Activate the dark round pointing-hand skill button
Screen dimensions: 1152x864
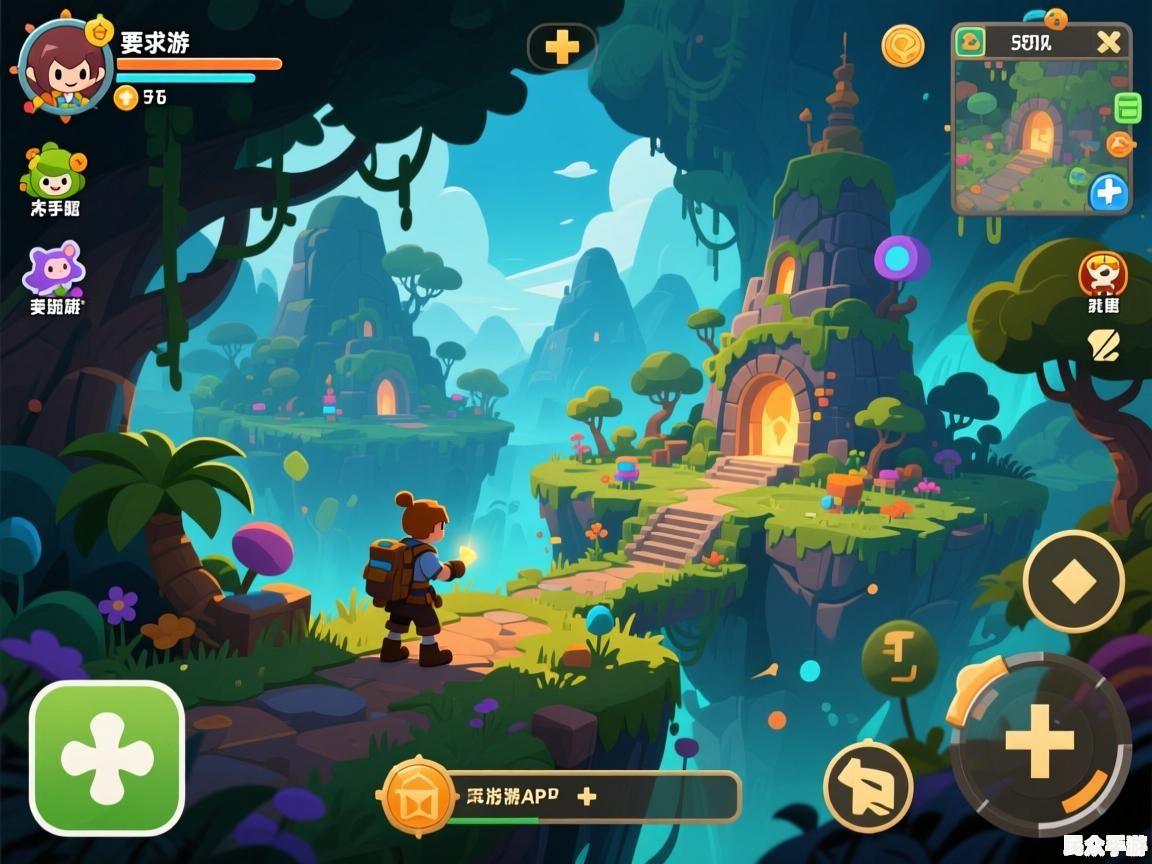[x=868, y=787]
